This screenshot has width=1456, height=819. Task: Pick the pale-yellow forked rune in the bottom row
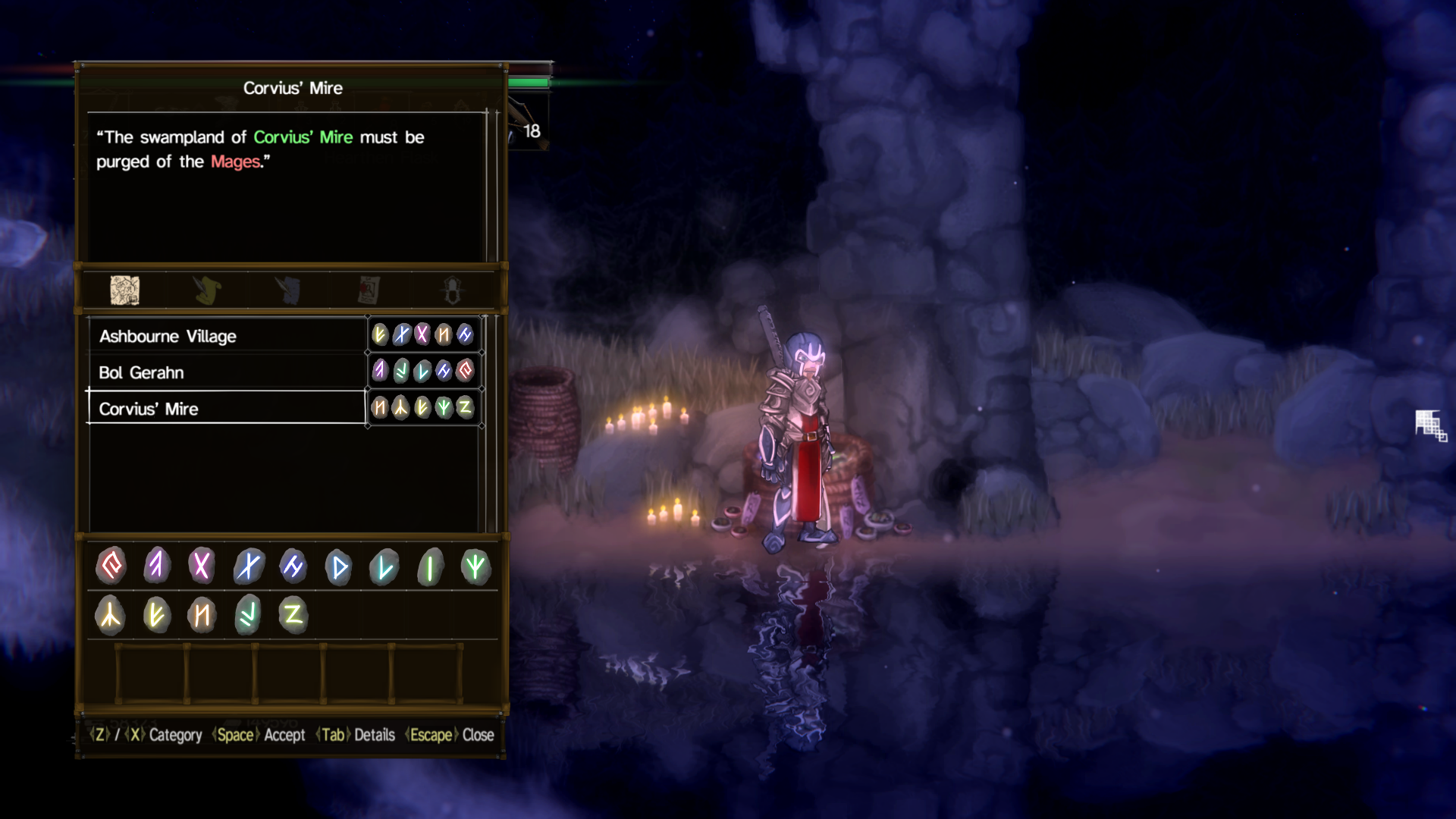(111, 615)
